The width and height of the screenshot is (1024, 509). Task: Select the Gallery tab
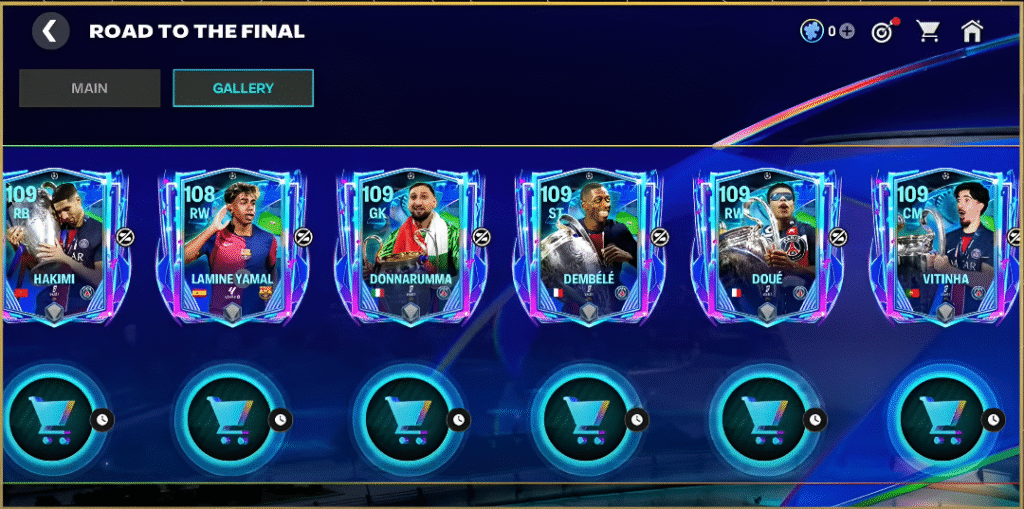click(x=243, y=88)
